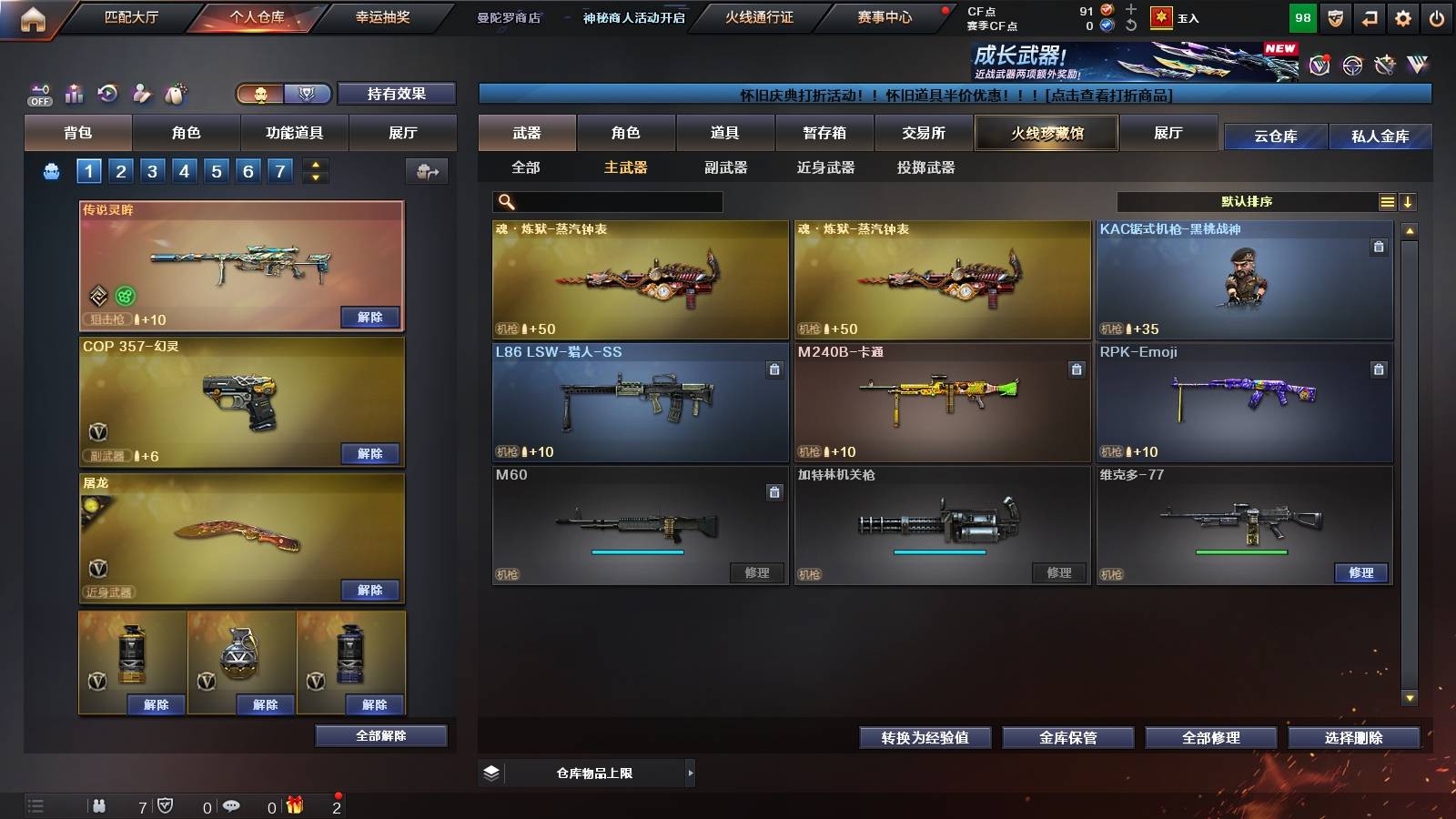Click the circular replay arrow icon in top-left toolbar

(x=108, y=93)
